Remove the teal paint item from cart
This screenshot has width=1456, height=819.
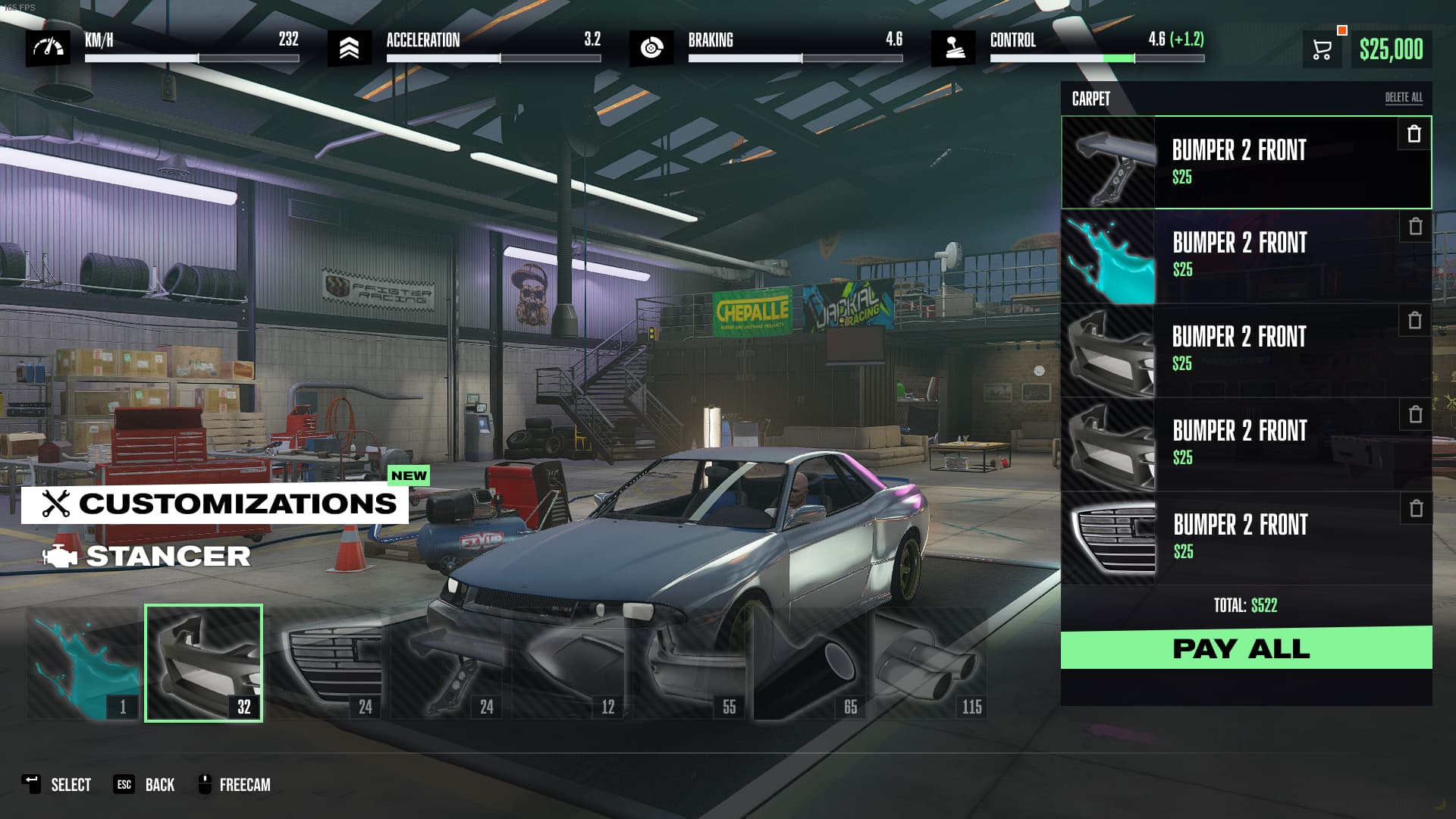[1415, 227]
